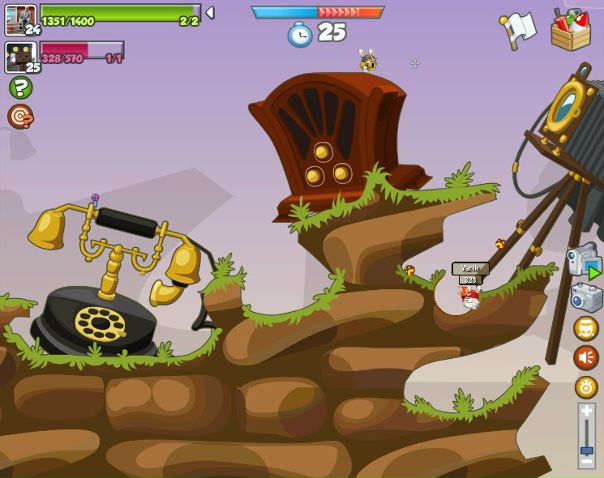Screen dimensions: 604x478
Task: Collapse the team health panel arrow
Action: pyautogui.click(x=210, y=13)
